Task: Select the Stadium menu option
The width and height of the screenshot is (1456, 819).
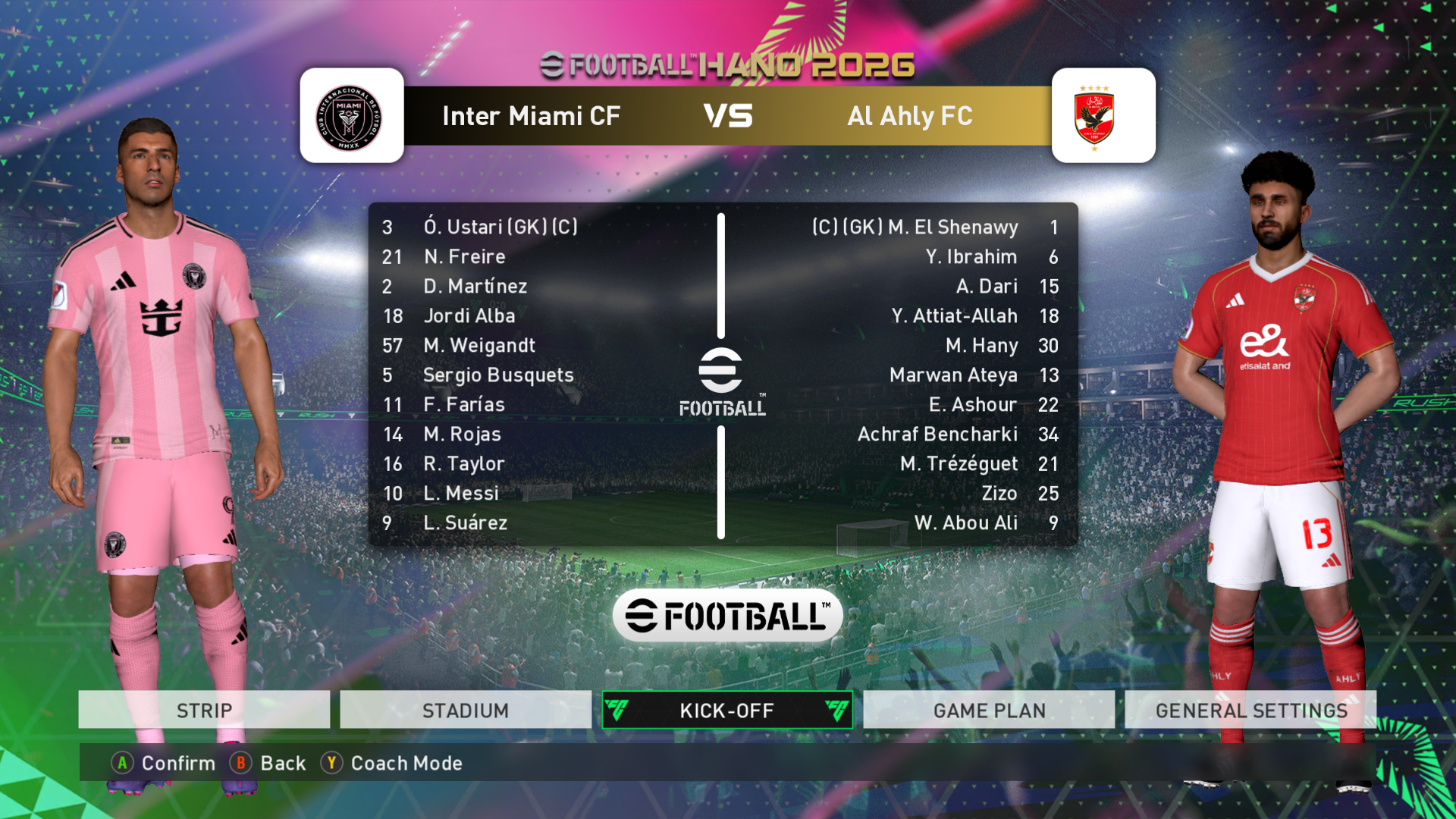Action: [x=466, y=710]
